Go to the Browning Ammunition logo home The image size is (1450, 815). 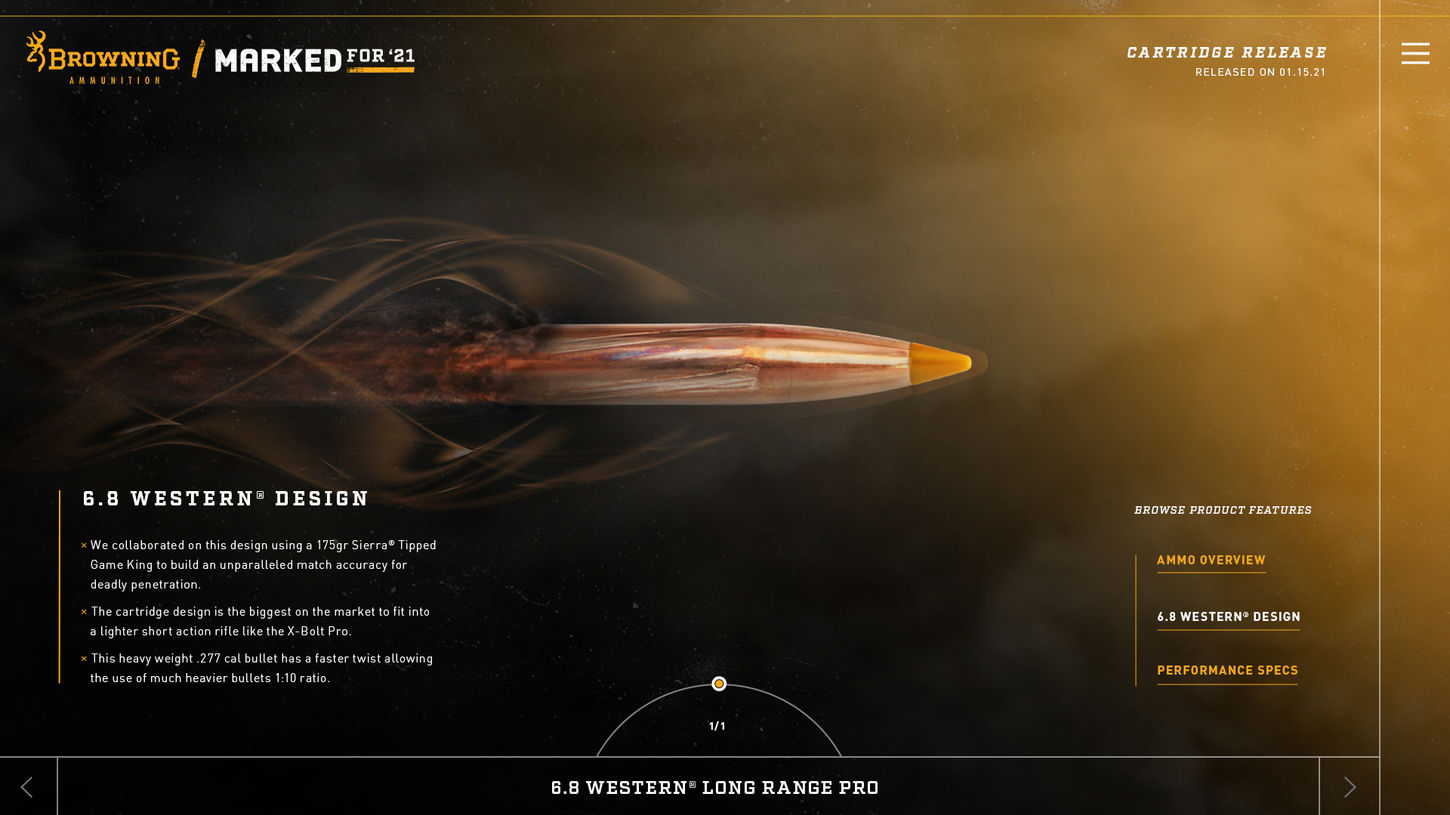coord(103,58)
